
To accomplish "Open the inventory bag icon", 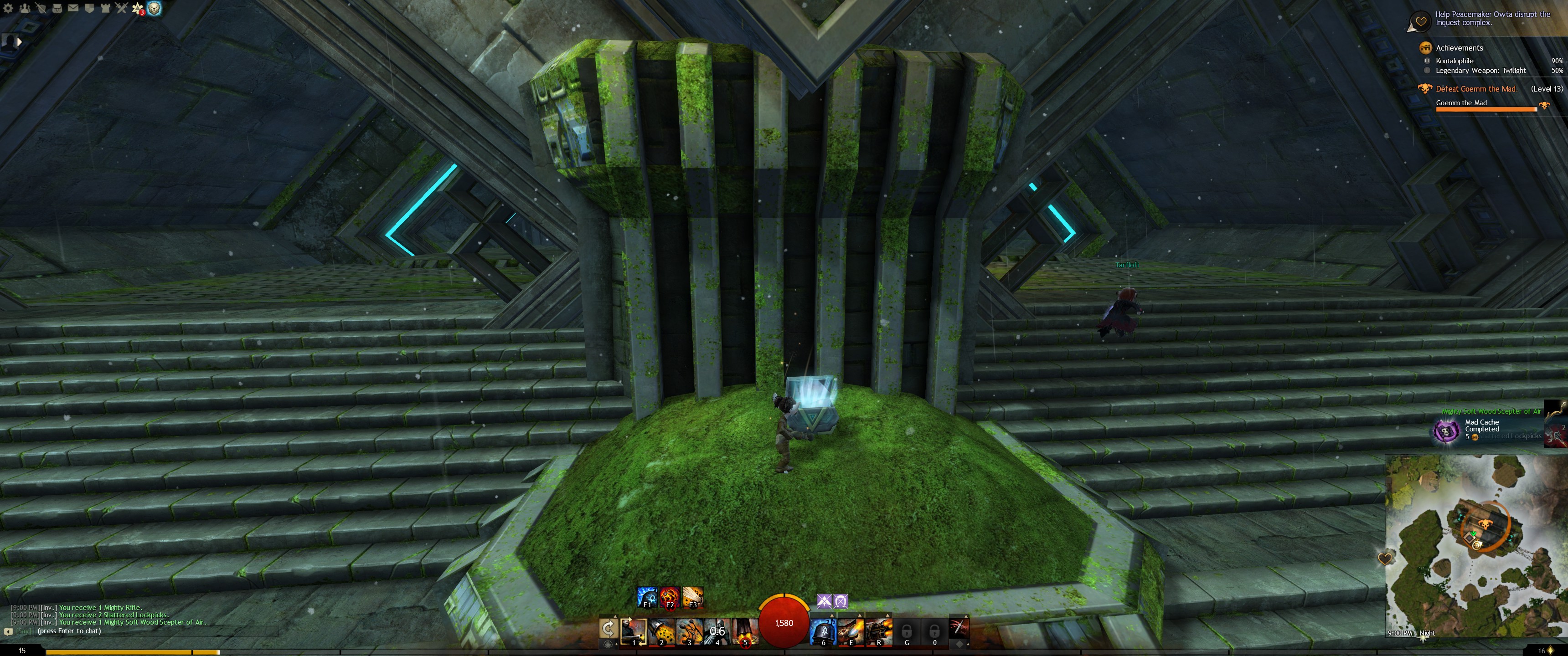I will click(57, 8).
